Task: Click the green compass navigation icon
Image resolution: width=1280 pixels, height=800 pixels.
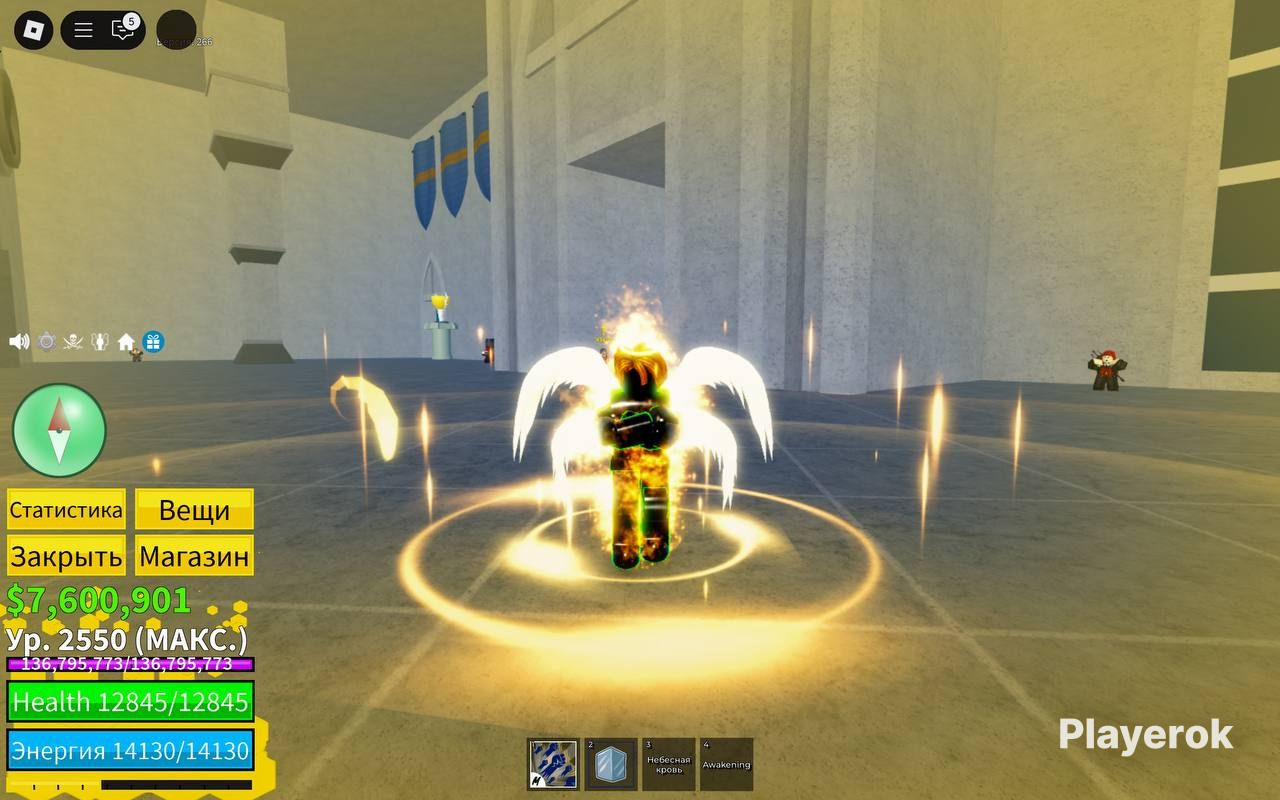Action: click(58, 428)
